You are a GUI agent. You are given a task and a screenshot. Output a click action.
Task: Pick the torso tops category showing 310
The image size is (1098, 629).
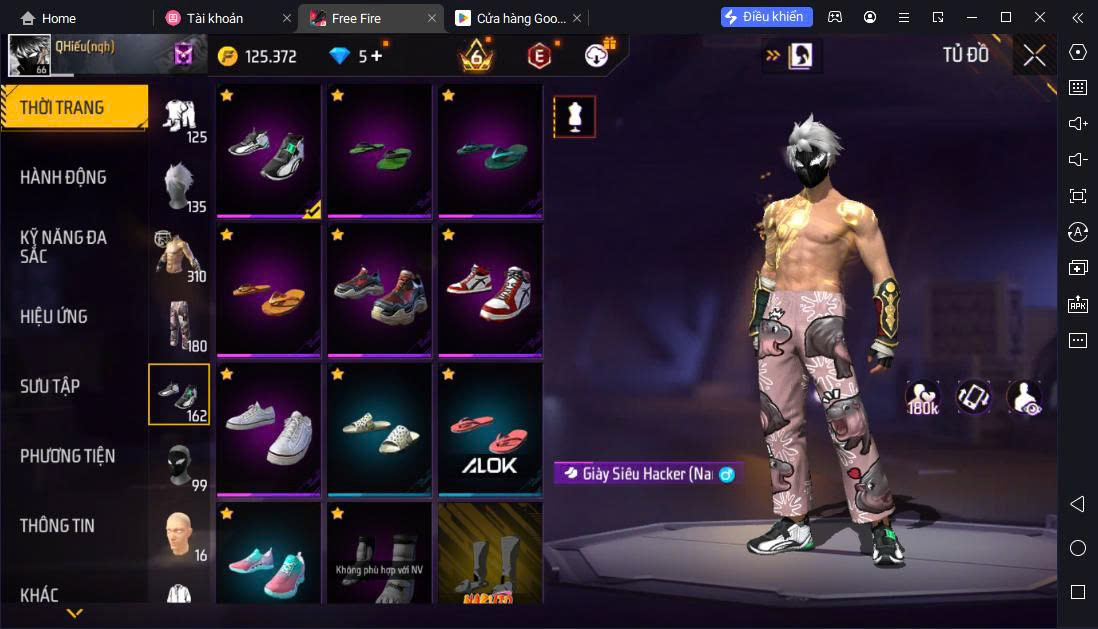pyautogui.click(x=179, y=256)
